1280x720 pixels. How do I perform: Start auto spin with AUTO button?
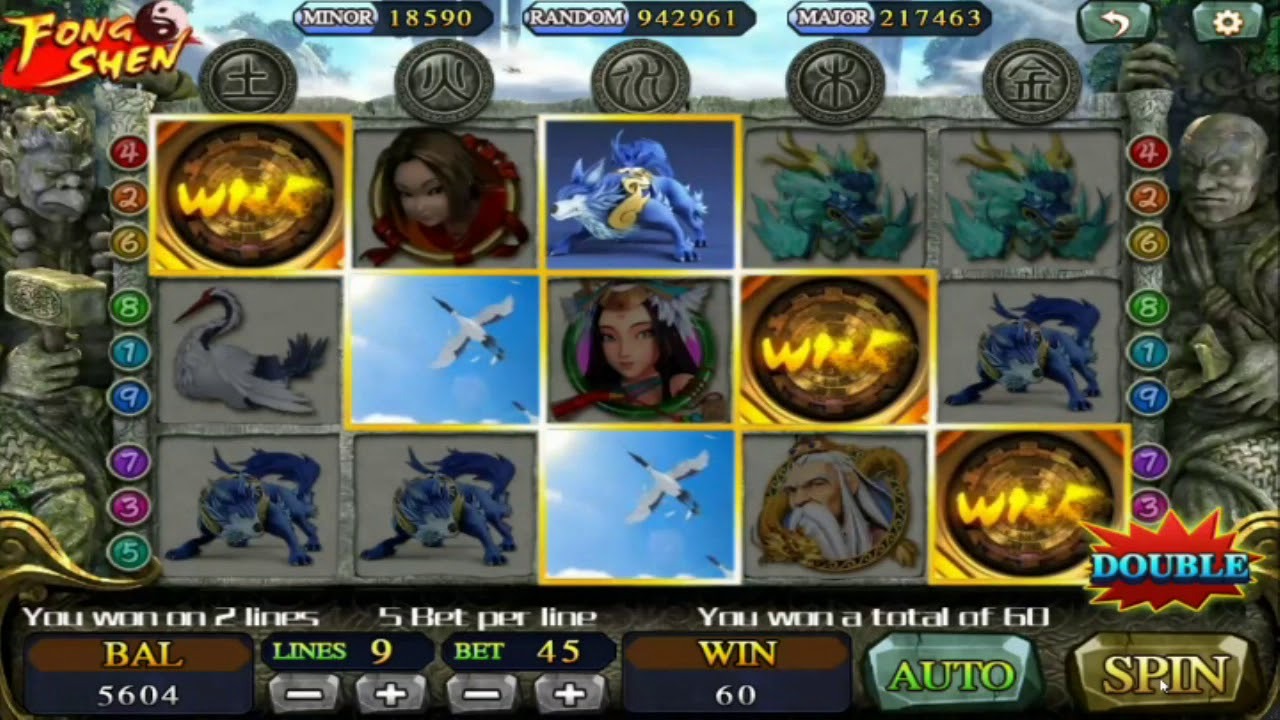click(950, 677)
